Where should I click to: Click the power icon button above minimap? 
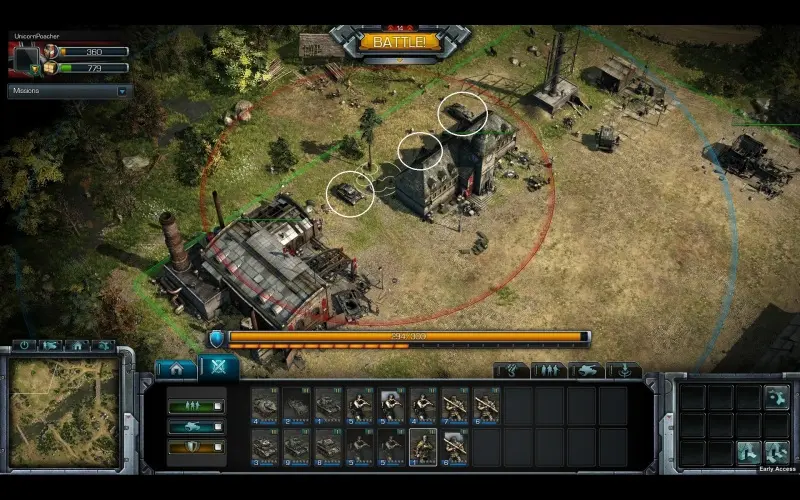(25, 345)
